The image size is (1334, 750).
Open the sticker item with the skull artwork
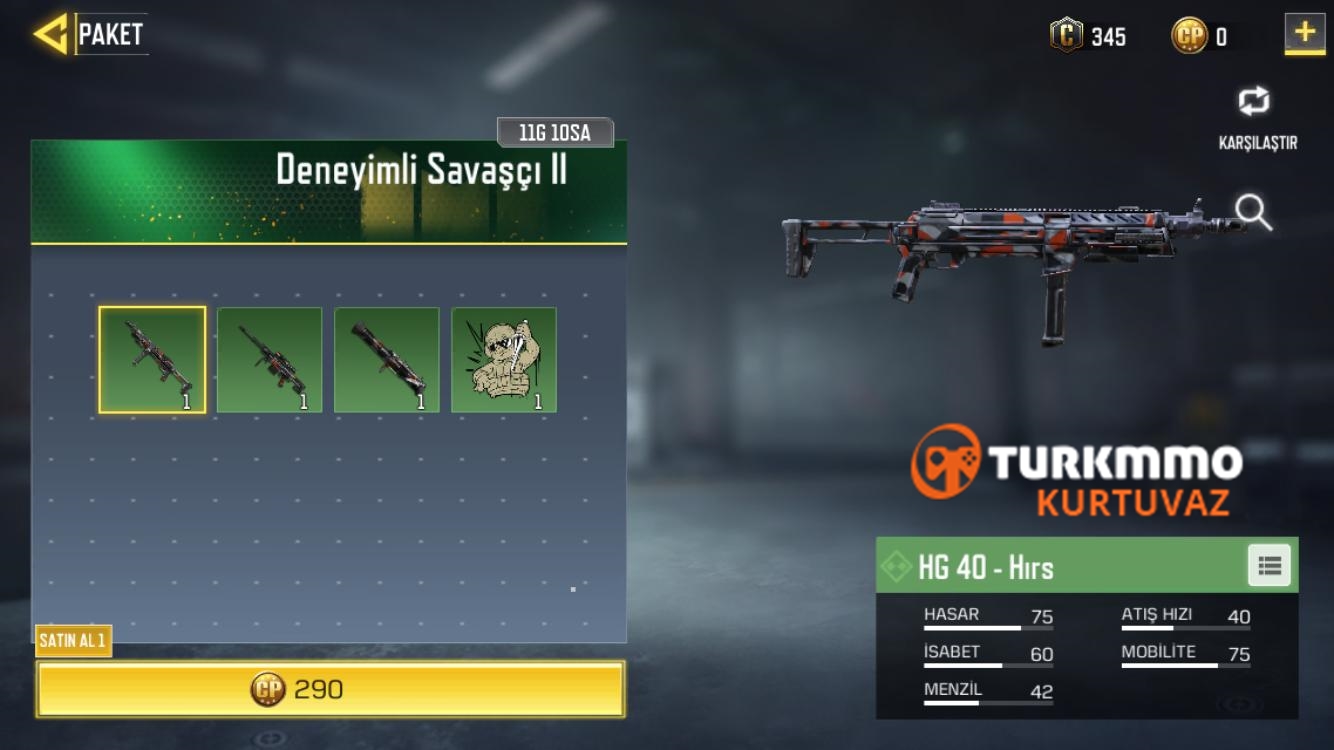pos(503,359)
